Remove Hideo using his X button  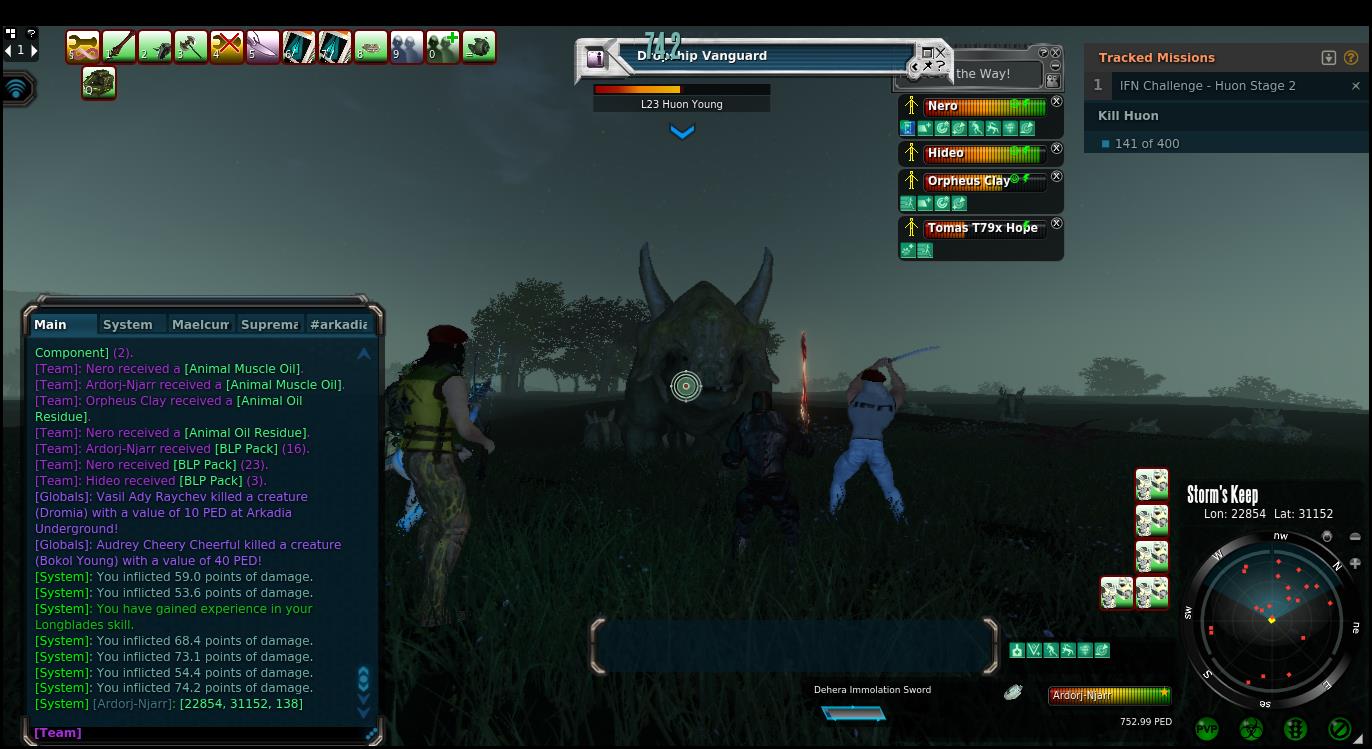pyautogui.click(x=1056, y=149)
